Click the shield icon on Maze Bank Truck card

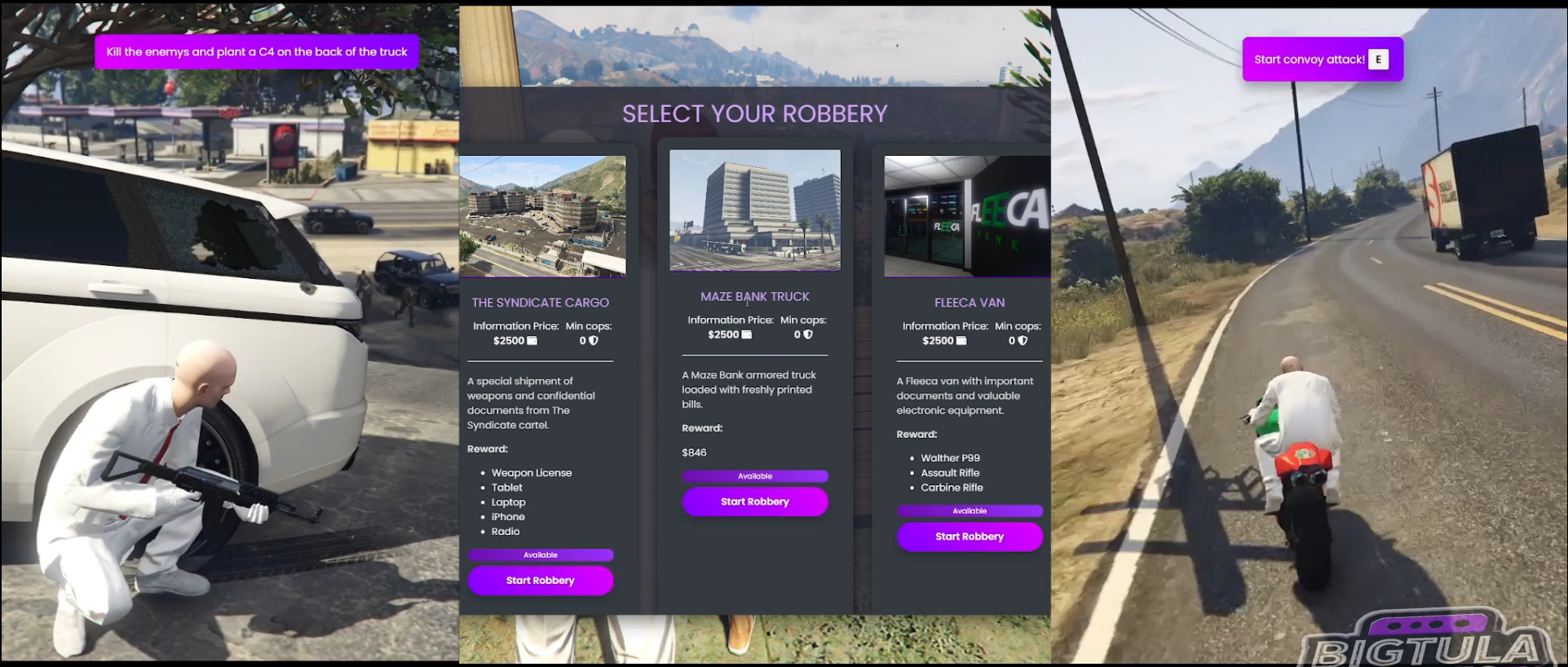809,334
